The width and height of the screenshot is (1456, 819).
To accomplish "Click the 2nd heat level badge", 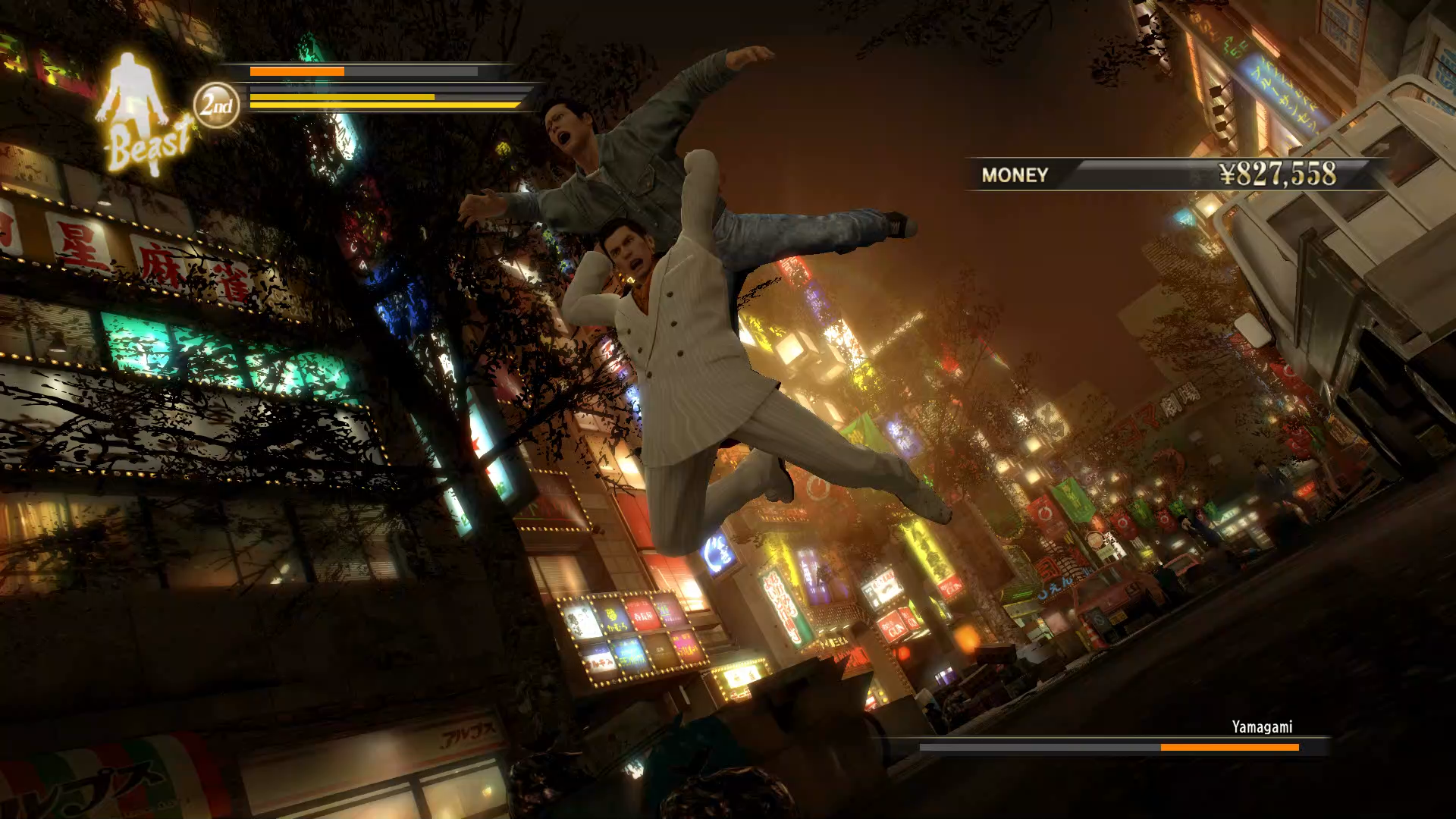I will pos(216,105).
